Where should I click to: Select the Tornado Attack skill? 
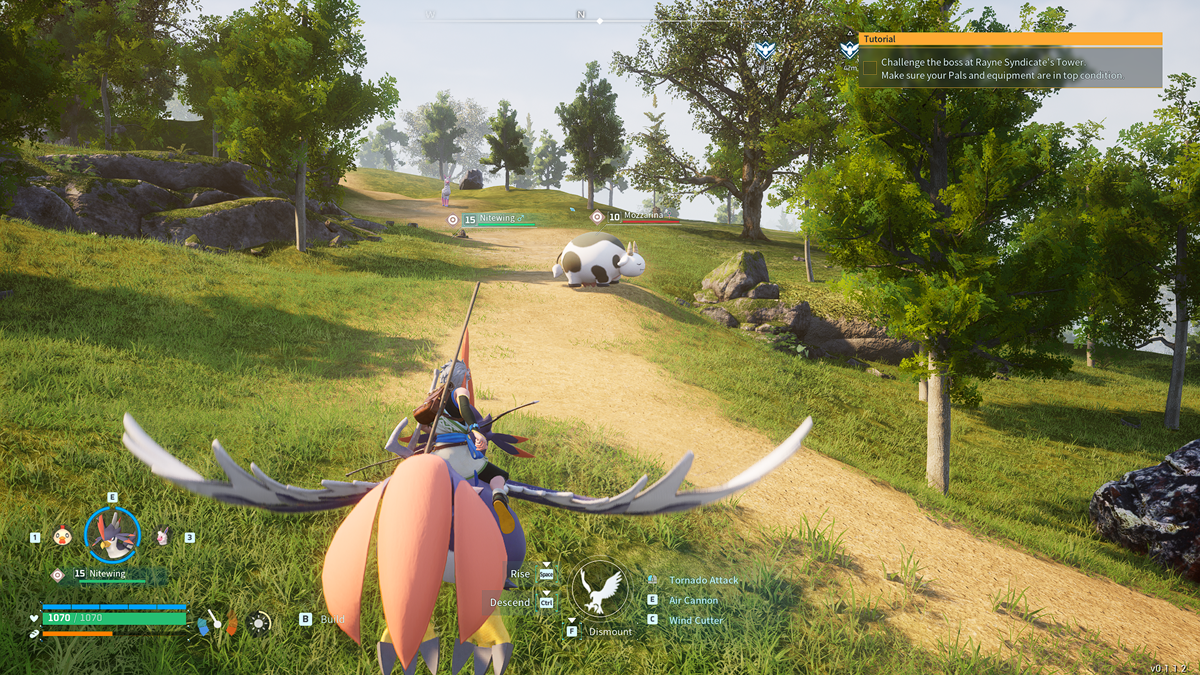(x=703, y=580)
